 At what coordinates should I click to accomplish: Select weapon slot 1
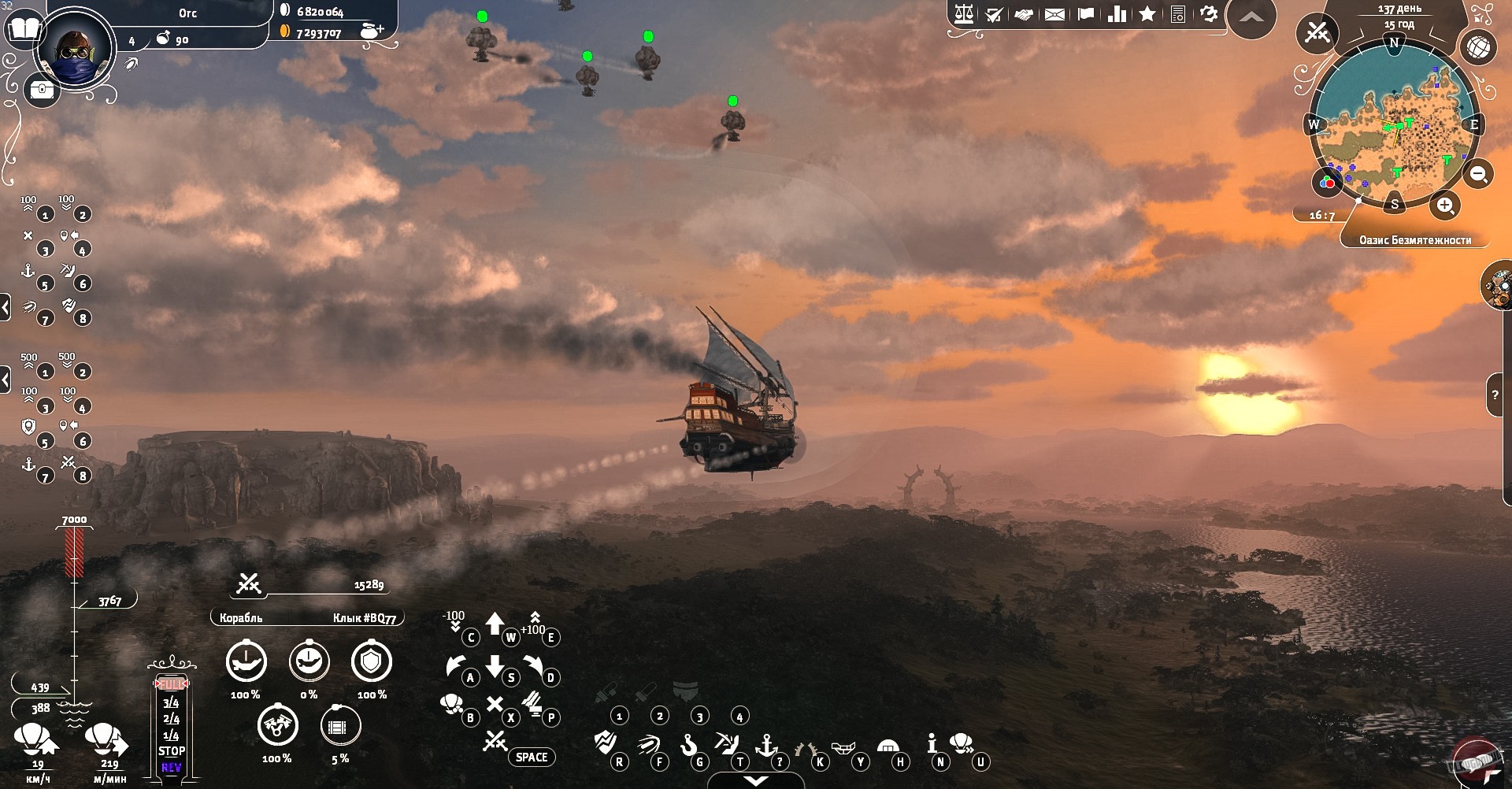click(x=620, y=717)
